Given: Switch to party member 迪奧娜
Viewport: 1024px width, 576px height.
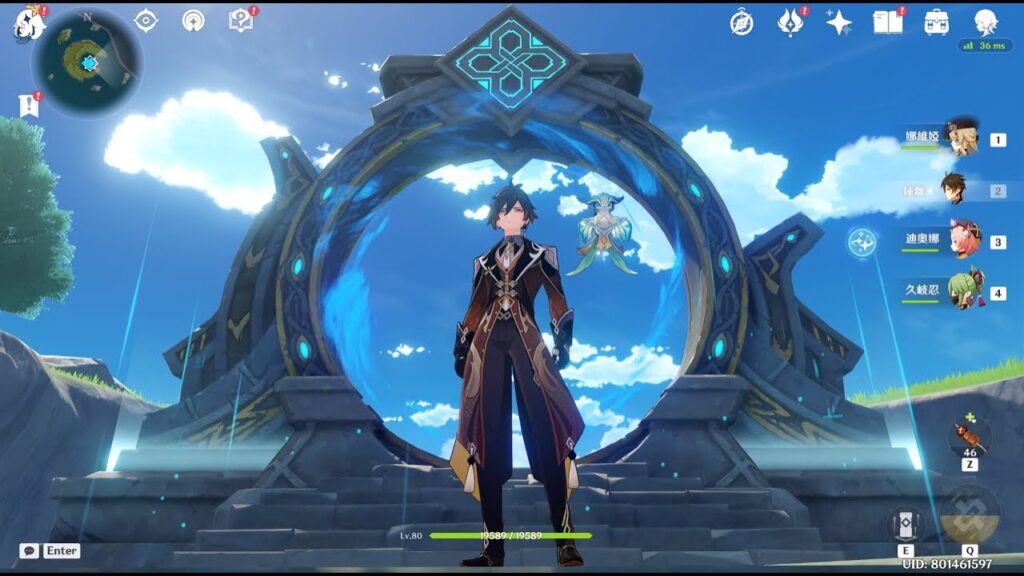Looking at the screenshot, I should 964,241.
